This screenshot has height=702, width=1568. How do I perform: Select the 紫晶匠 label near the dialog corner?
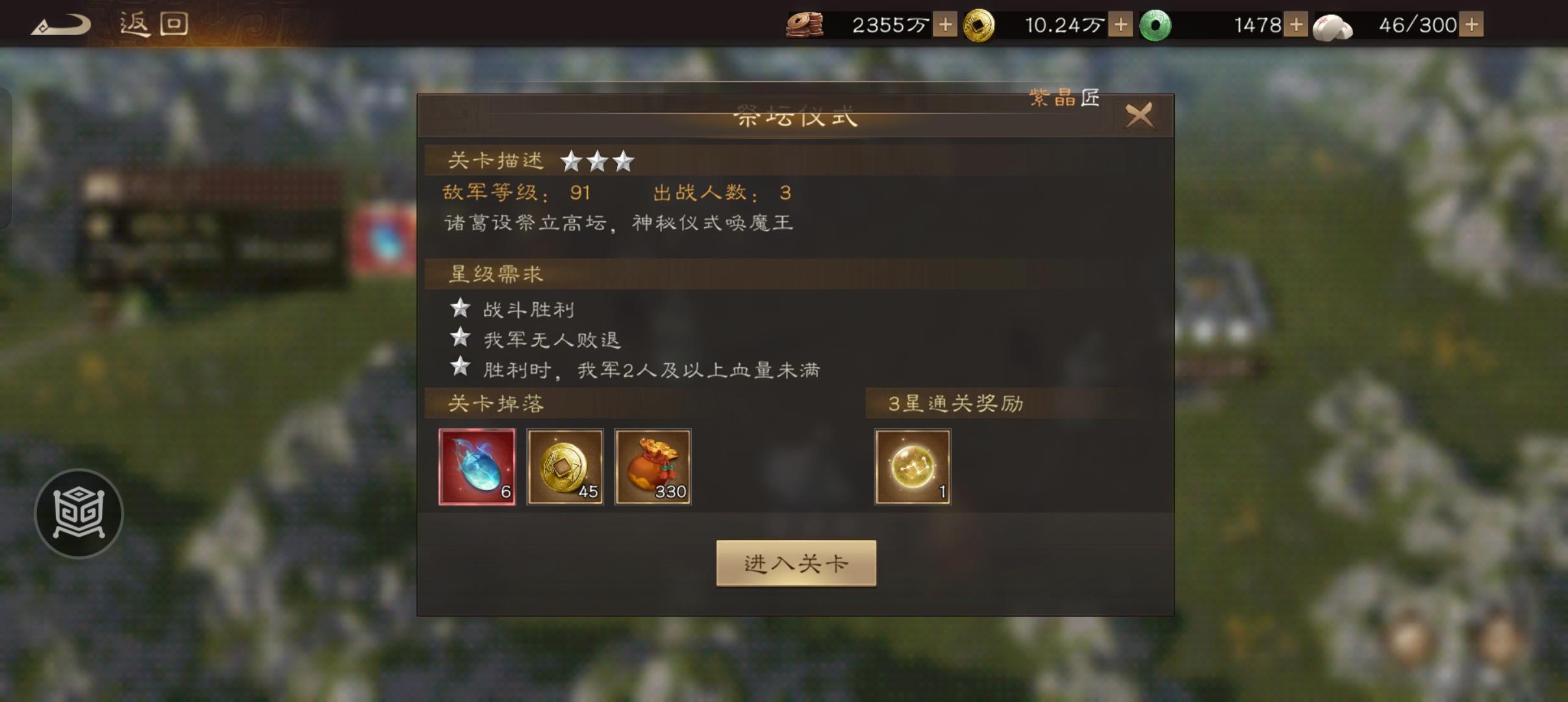tap(1064, 97)
